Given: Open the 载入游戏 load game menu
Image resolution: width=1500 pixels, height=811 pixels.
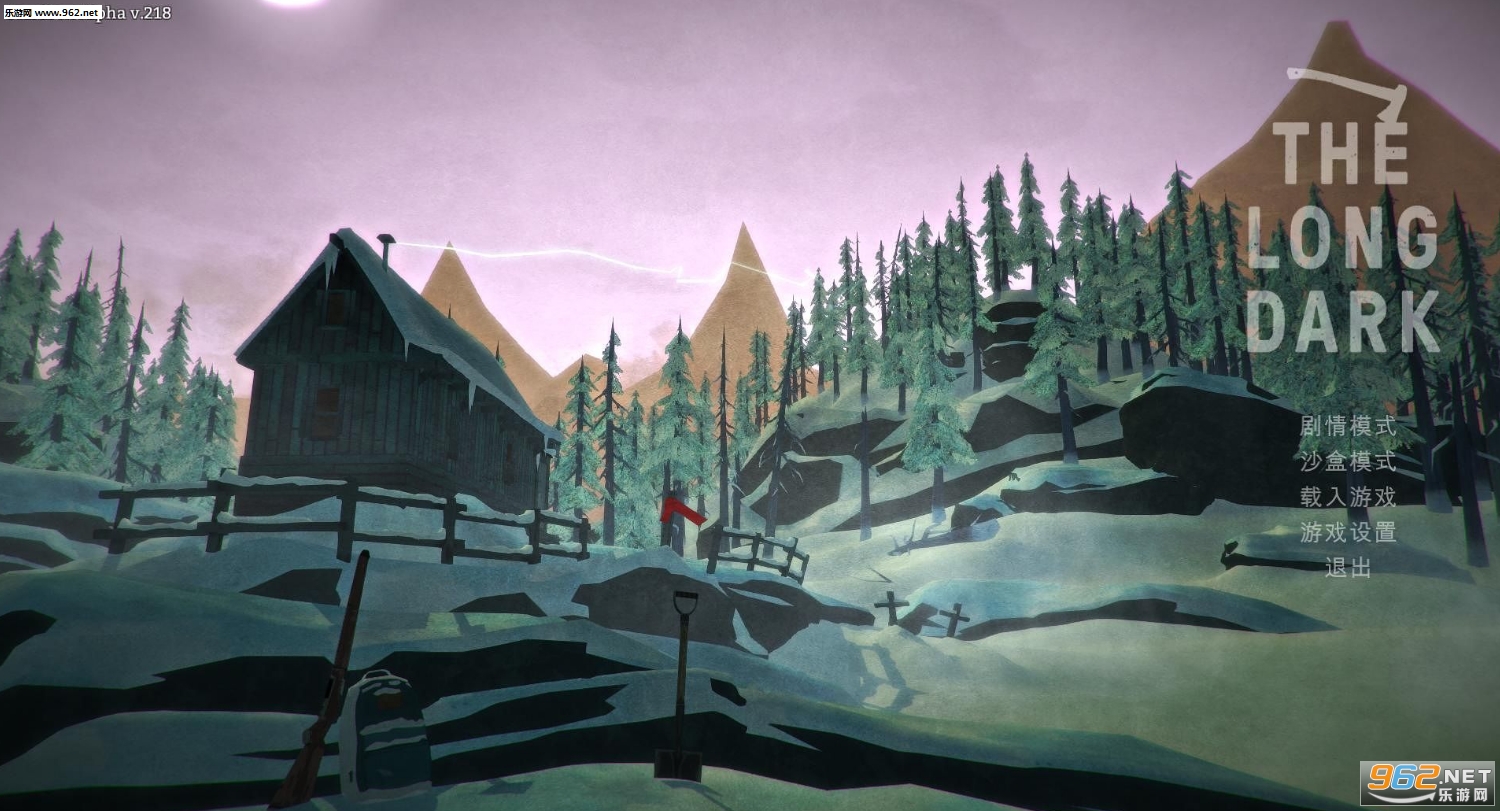Looking at the screenshot, I should tap(1347, 496).
